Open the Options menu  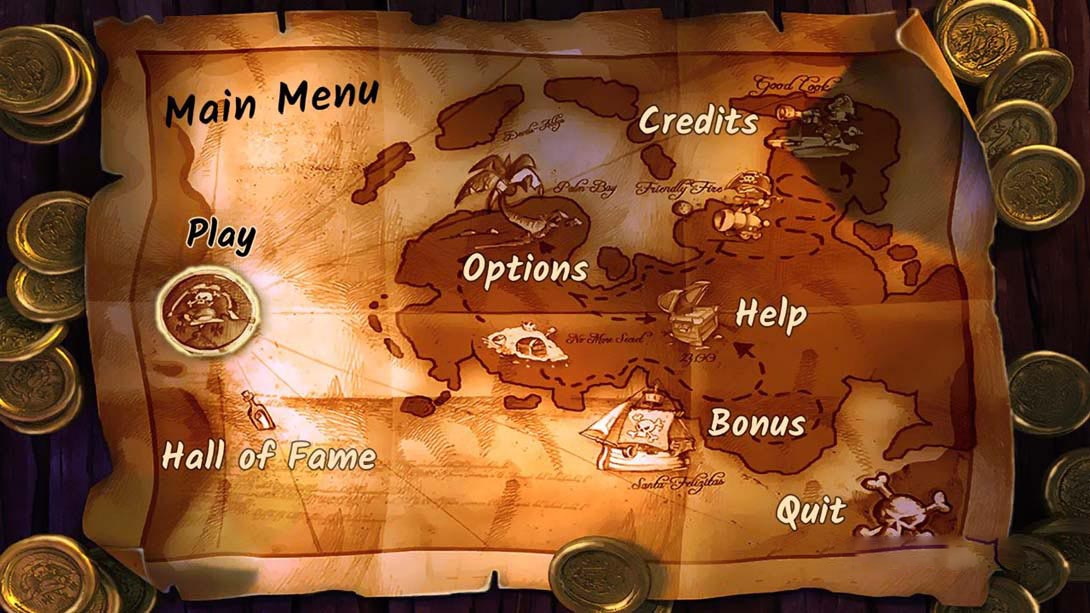[x=525, y=269]
